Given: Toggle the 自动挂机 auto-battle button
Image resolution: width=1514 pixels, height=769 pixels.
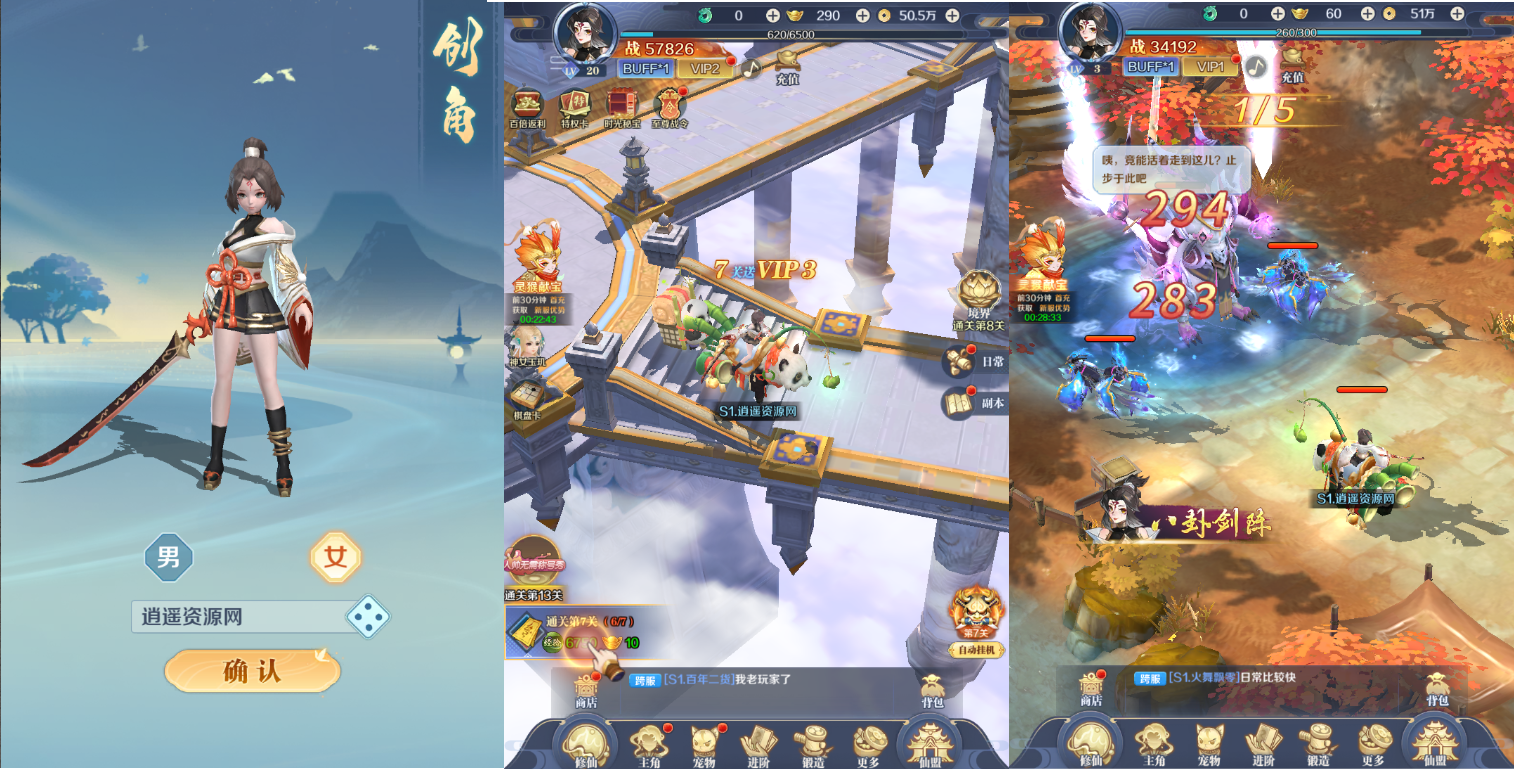Looking at the screenshot, I should [976, 621].
